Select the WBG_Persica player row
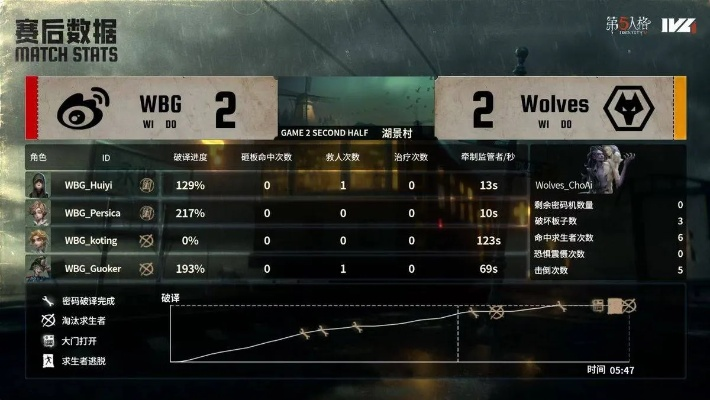This screenshot has width=710, height=400. tap(92, 213)
